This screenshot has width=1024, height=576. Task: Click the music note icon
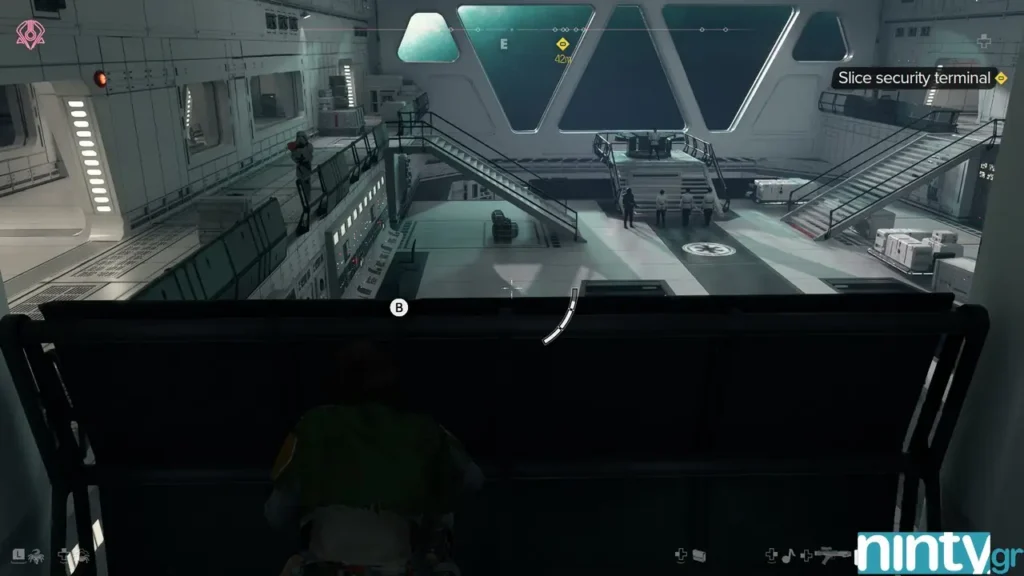coord(787,553)
